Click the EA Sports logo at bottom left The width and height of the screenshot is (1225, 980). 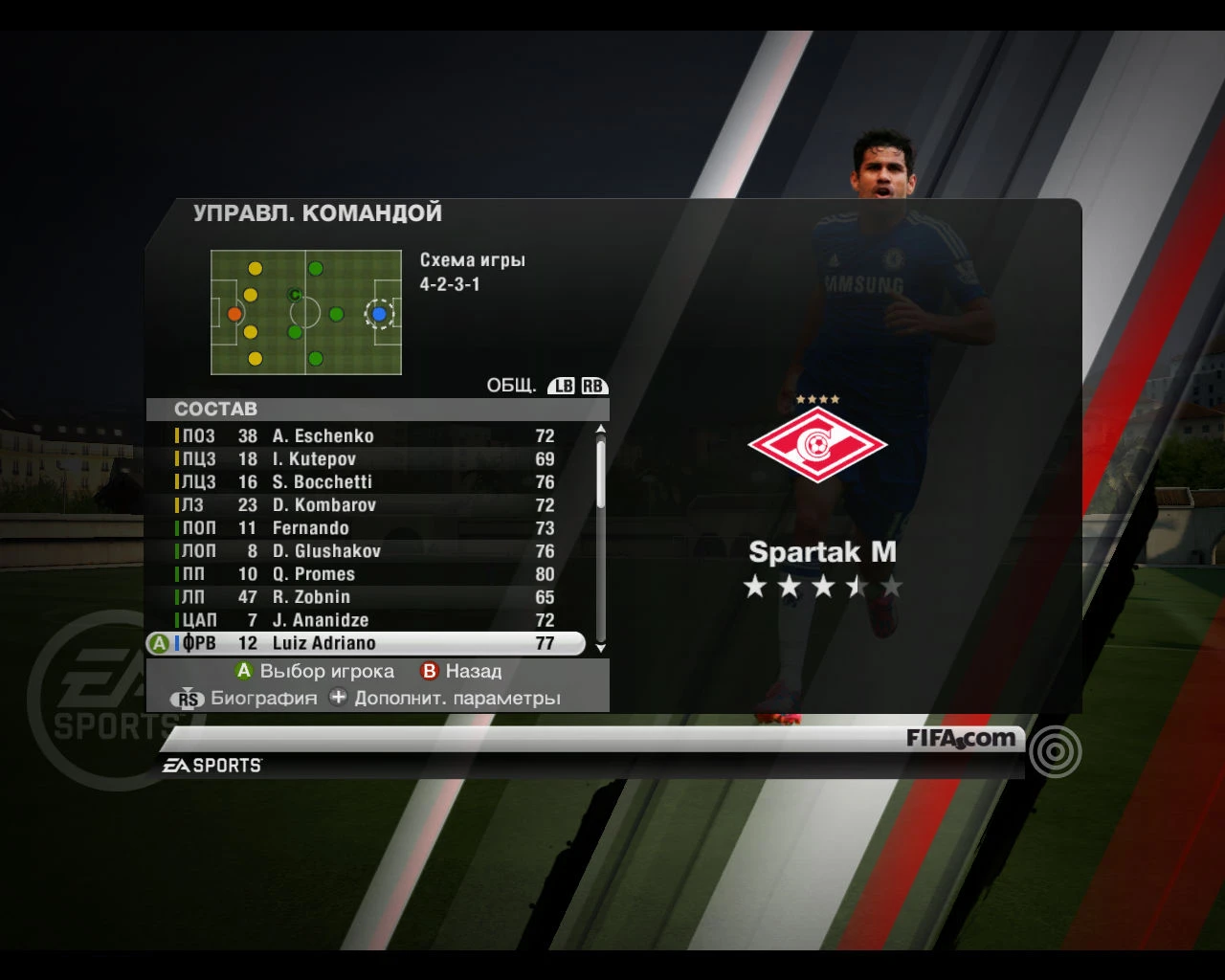[x=211, y=764]
